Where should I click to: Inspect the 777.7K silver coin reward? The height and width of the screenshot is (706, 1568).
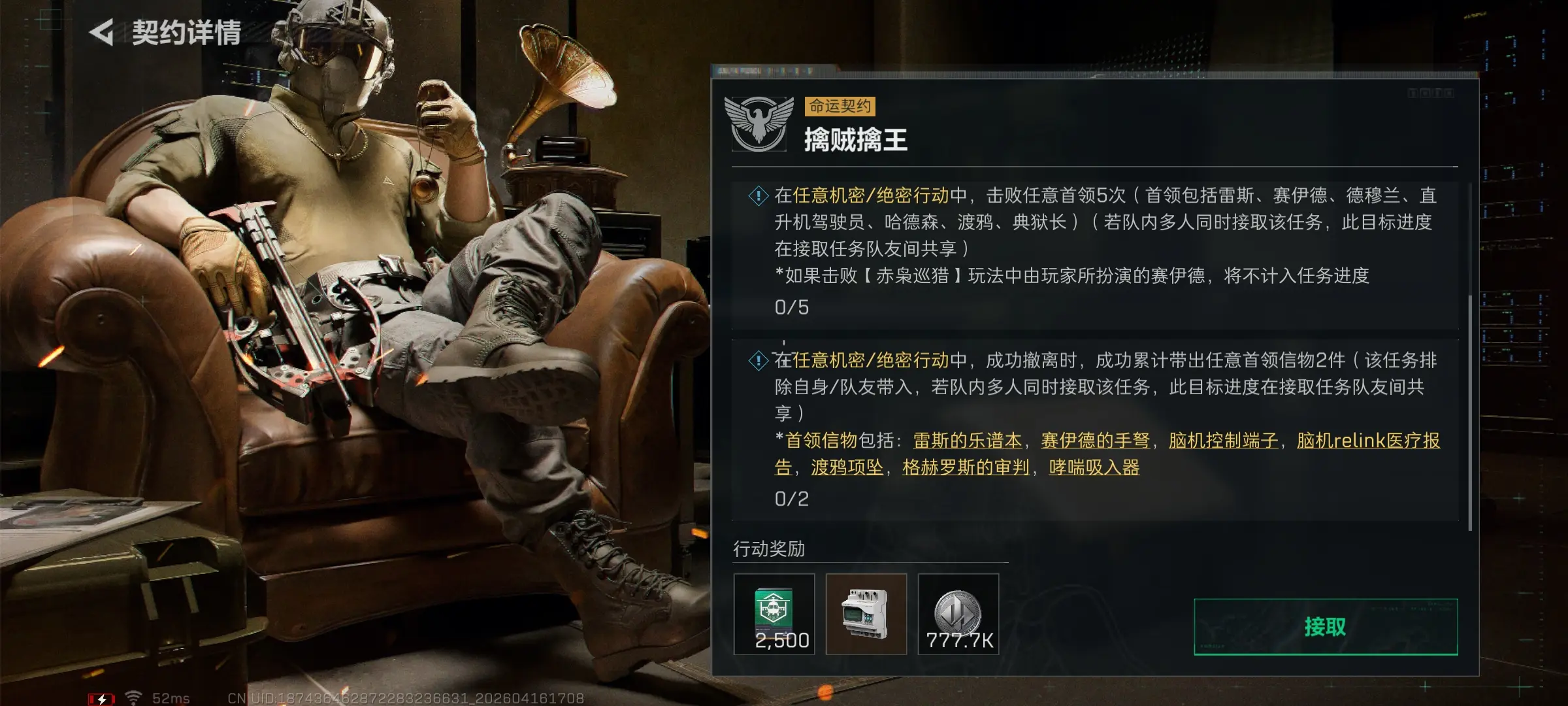(x=958, y=614)
